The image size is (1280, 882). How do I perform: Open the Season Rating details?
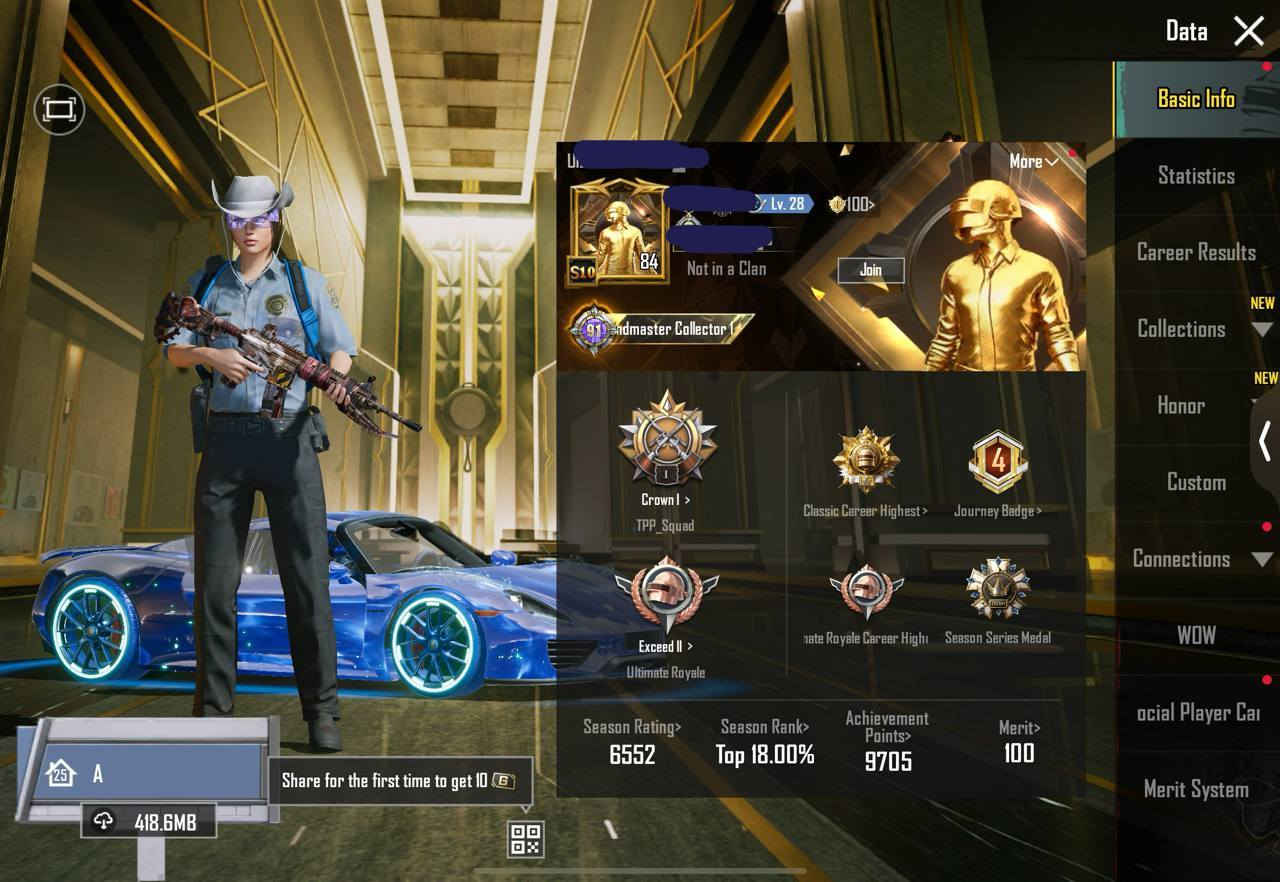(x=630, y=728)
